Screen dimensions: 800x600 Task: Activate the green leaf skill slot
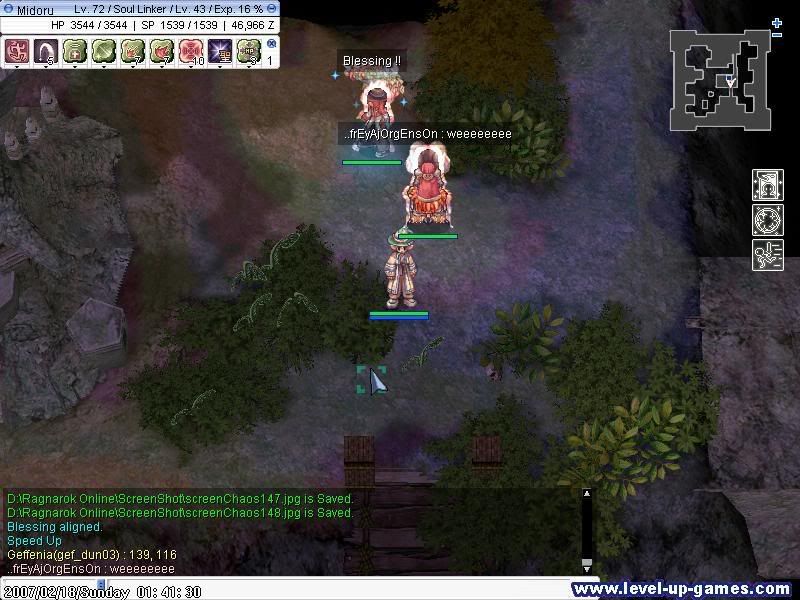click(x=104, y=51)
